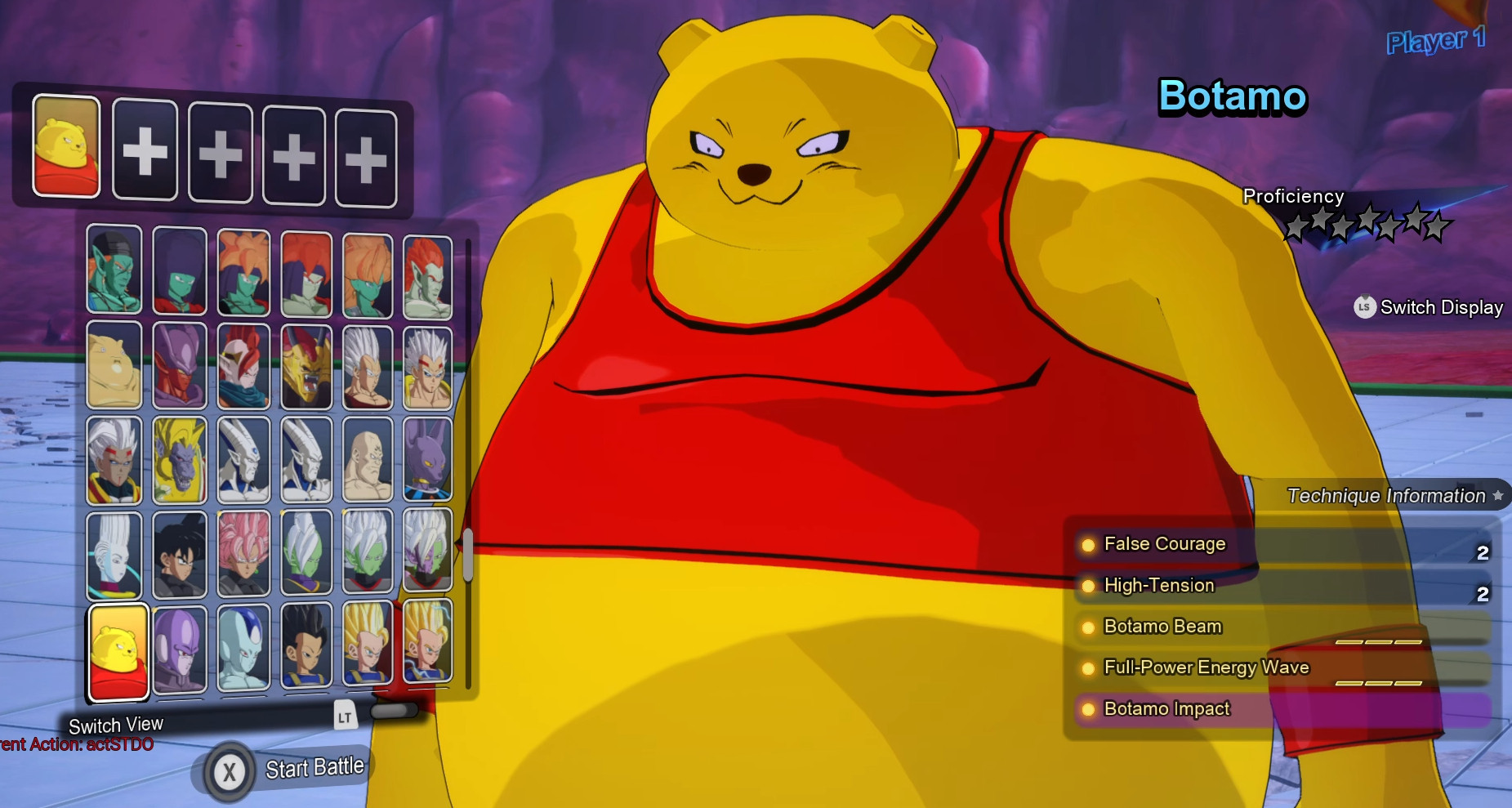Click the Player 1 label
The image size is (1512, 808).
[x=1437, y=38]
